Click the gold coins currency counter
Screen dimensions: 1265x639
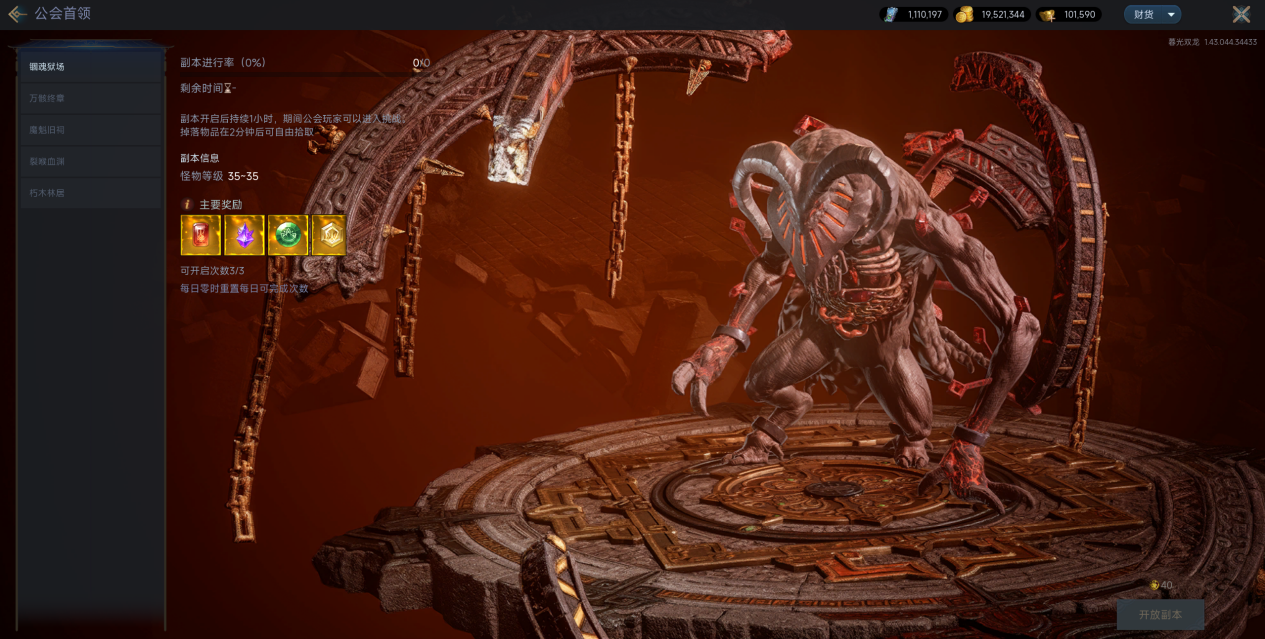pyautogui.click(x=990, y=14)
